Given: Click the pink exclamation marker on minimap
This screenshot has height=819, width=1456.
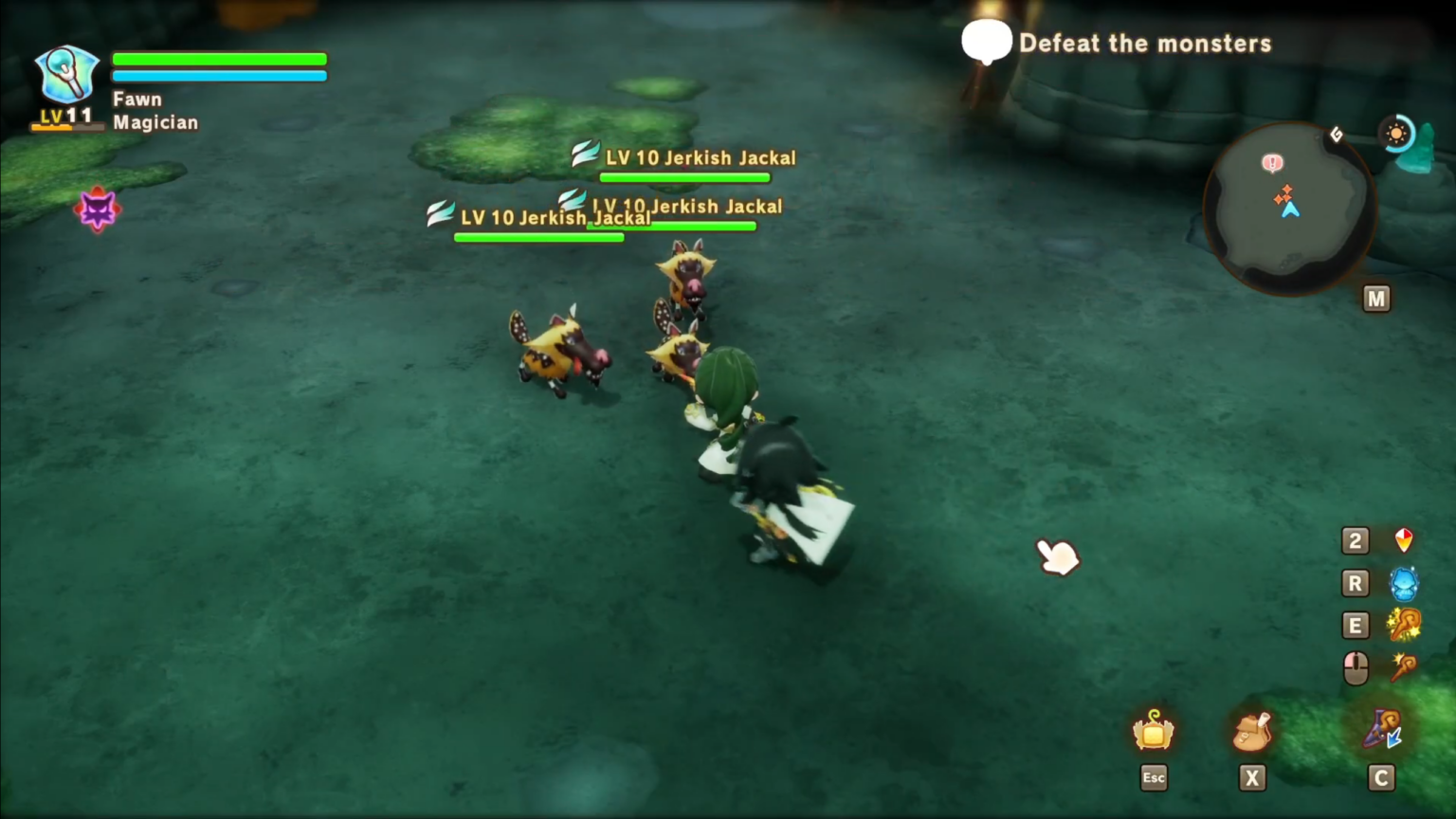Looking at the screenshot, I should click(x=1272, y=163).
